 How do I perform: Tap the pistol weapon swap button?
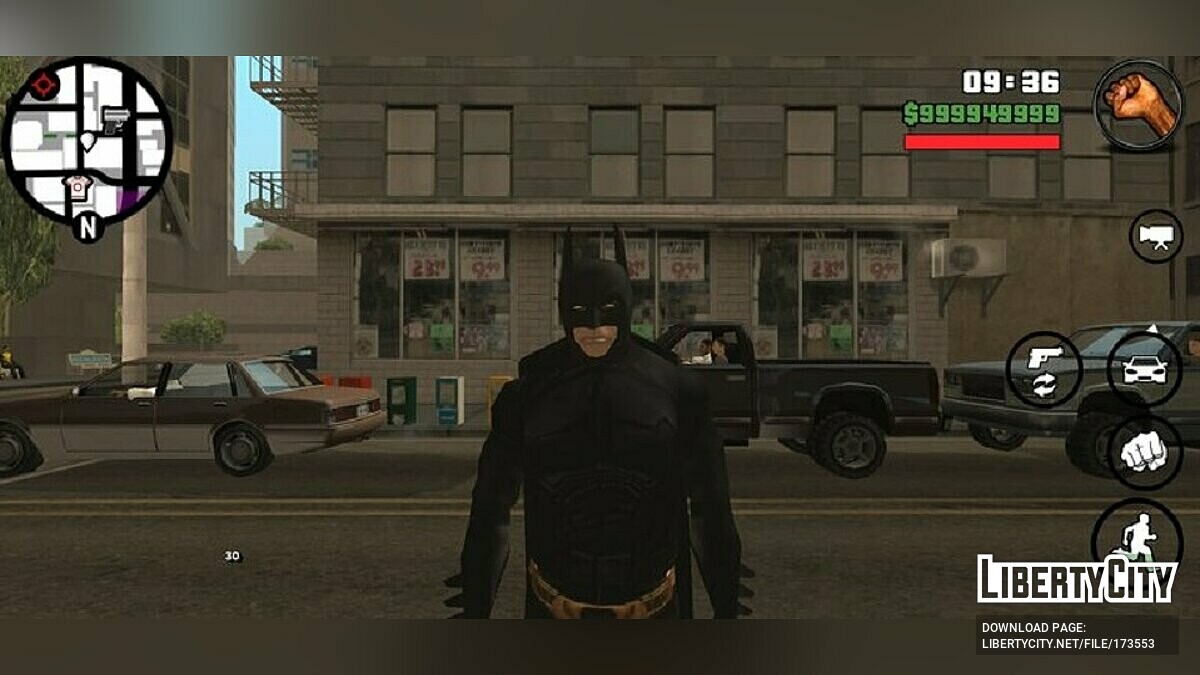click(x=1043, y=369)
